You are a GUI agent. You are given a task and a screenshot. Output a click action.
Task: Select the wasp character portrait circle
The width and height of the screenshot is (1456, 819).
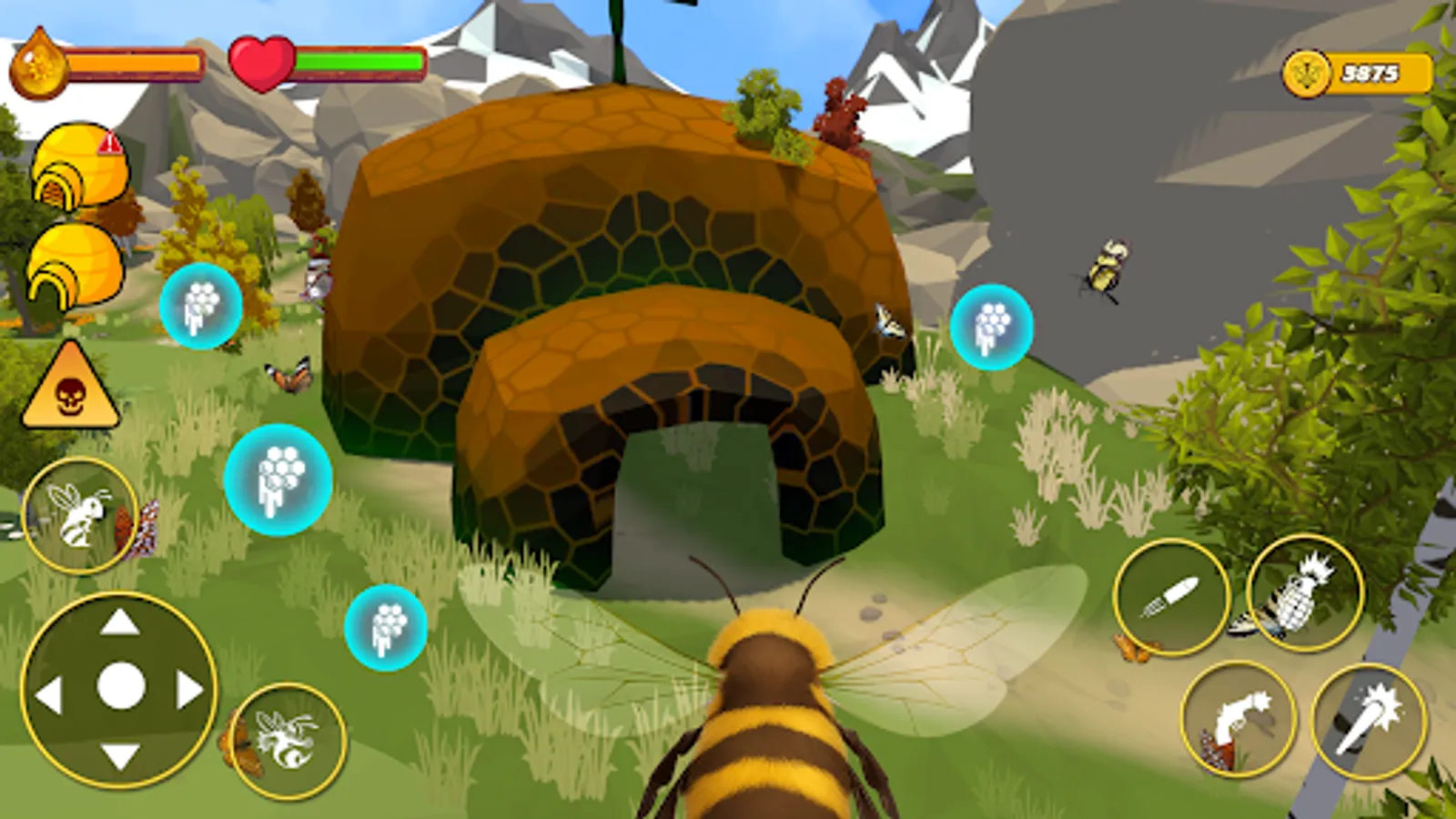tap(82, 514)
